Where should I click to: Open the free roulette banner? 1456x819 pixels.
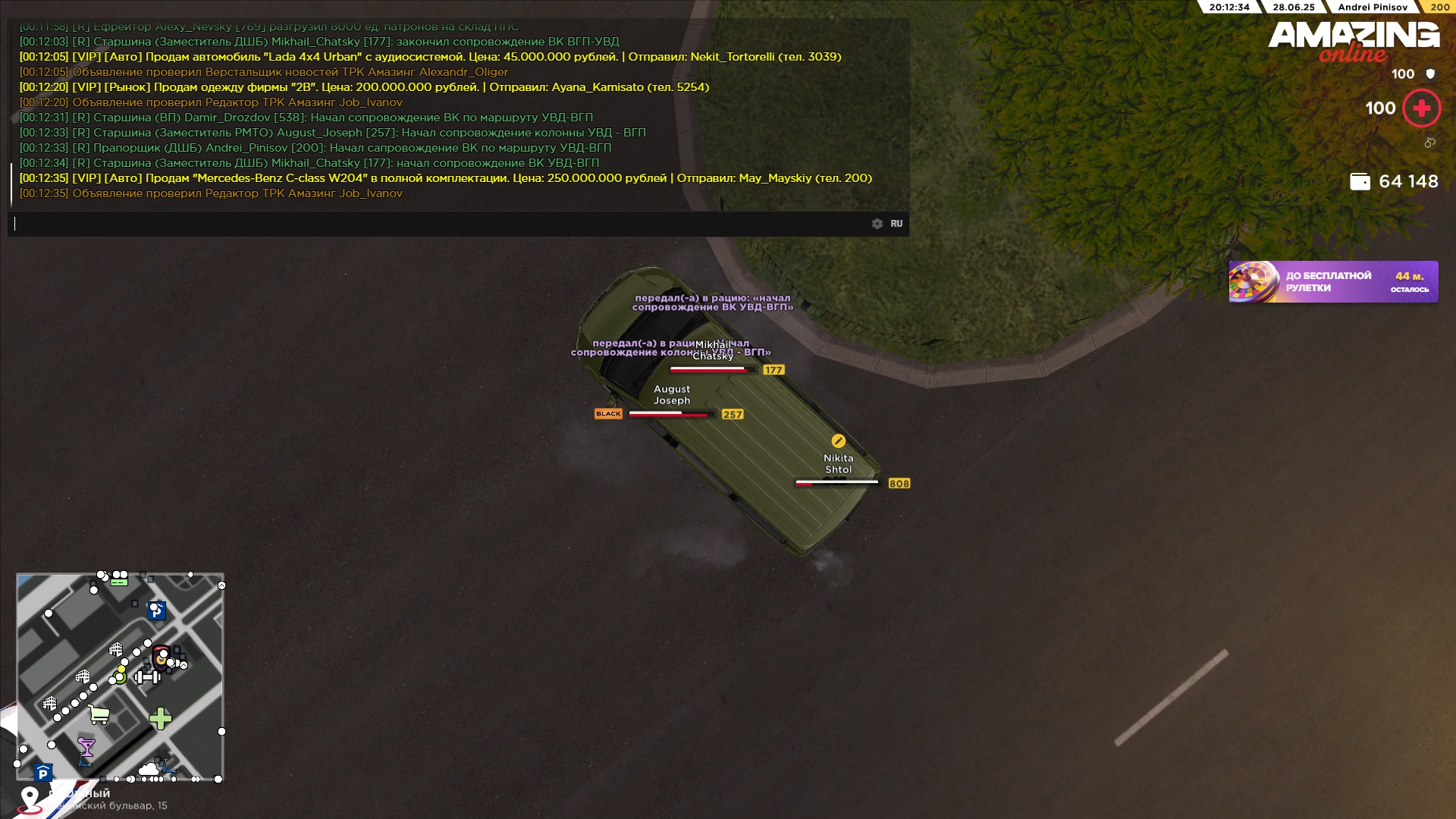[1333, 282]
